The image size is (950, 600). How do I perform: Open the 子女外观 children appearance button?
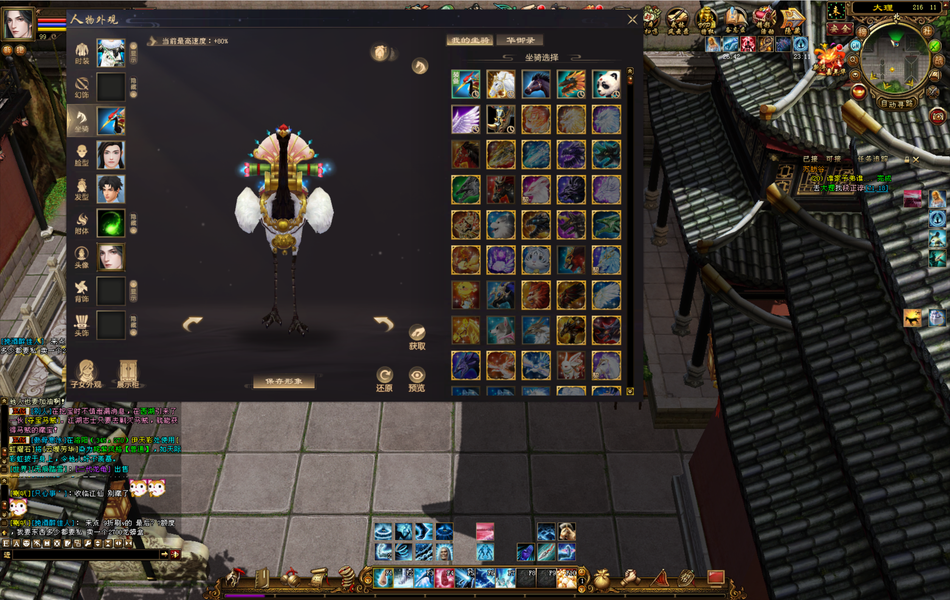pos(87,372)
